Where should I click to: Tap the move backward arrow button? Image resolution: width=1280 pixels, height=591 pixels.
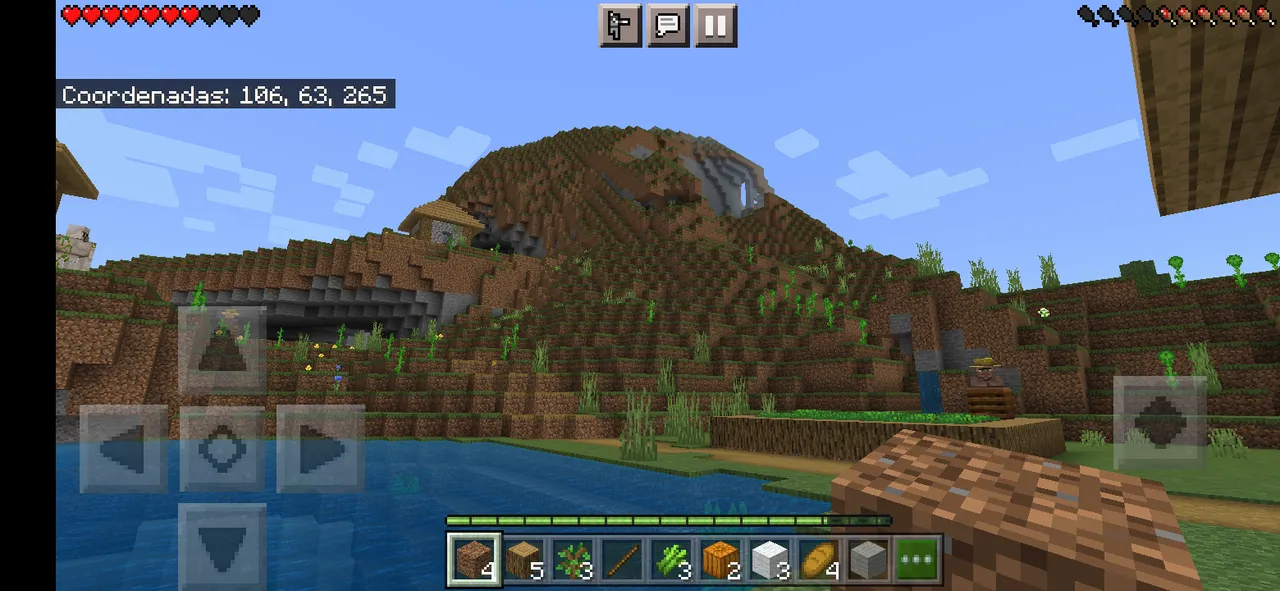tap(222, 546)
